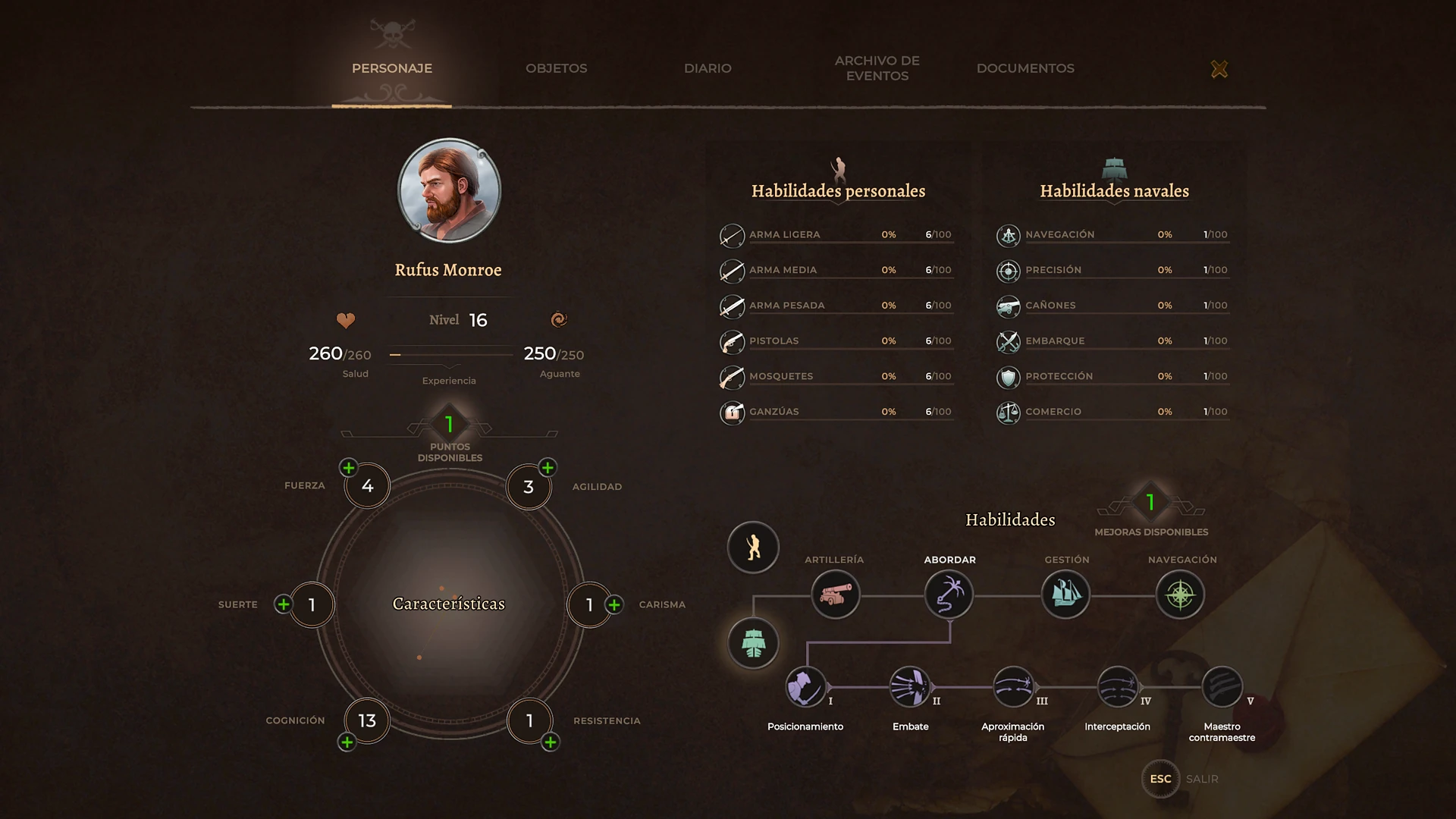Select the Cañones naval skill icon
This screenshot has height=819, width=1456.
[1008, 305]
